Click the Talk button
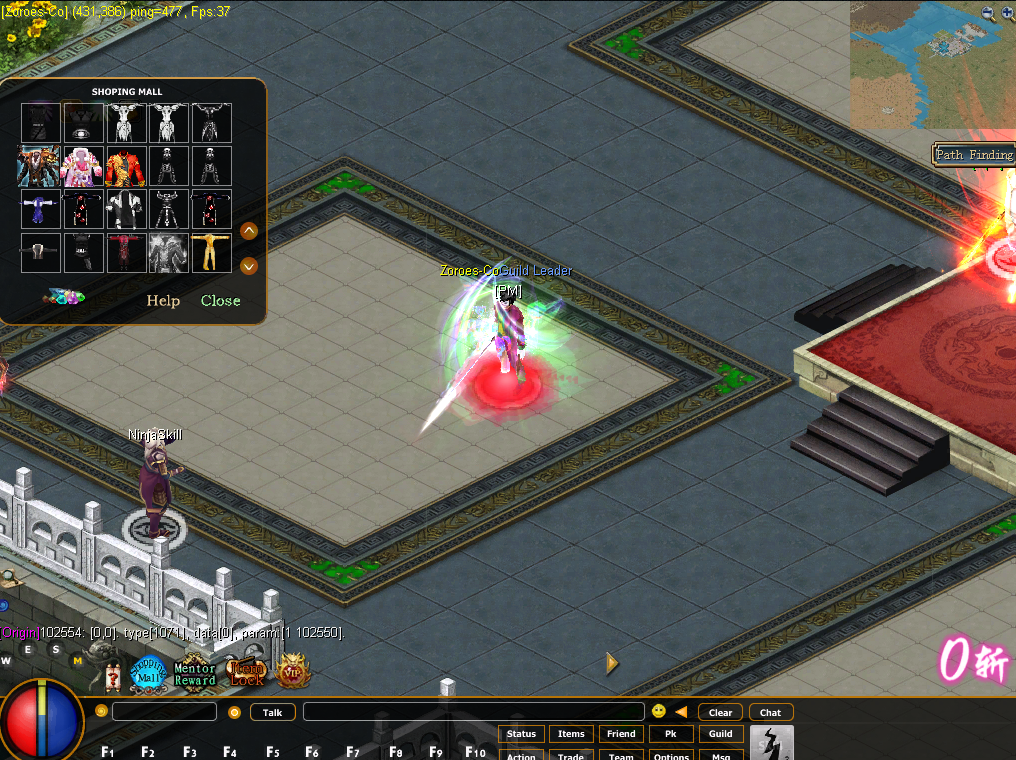Image resolution: width=1016 pixels, height=760 pixels. [x=272, y=712]
